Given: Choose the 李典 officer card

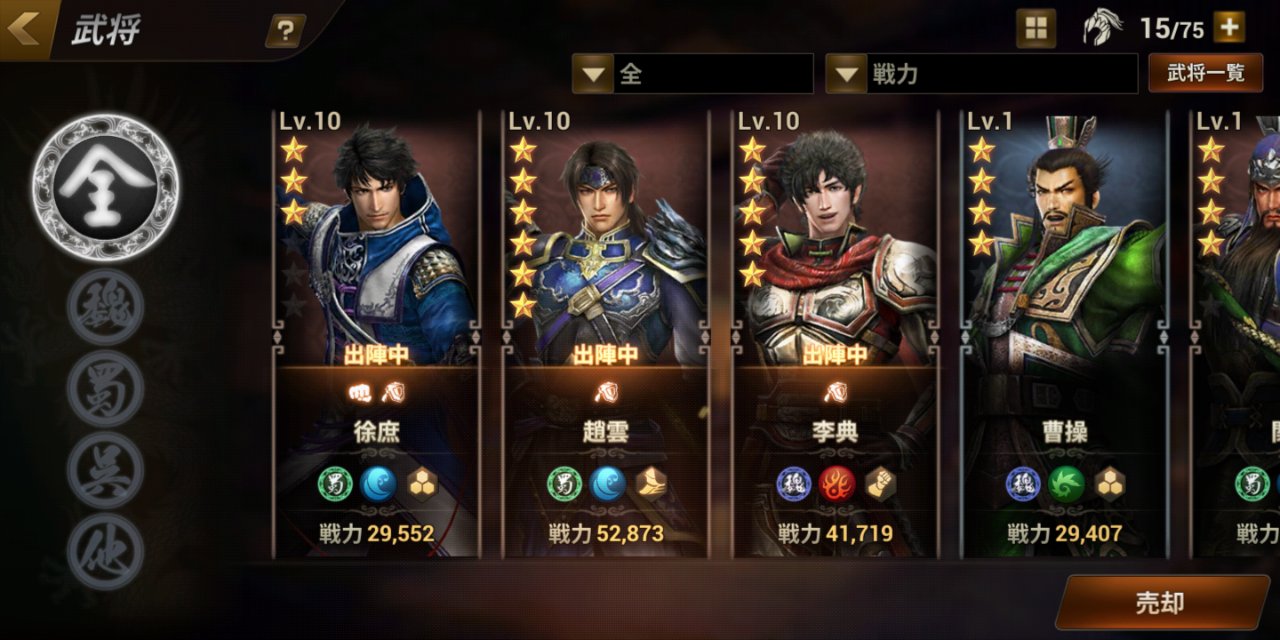Looking at the screenshot, I should pos(835,332).
